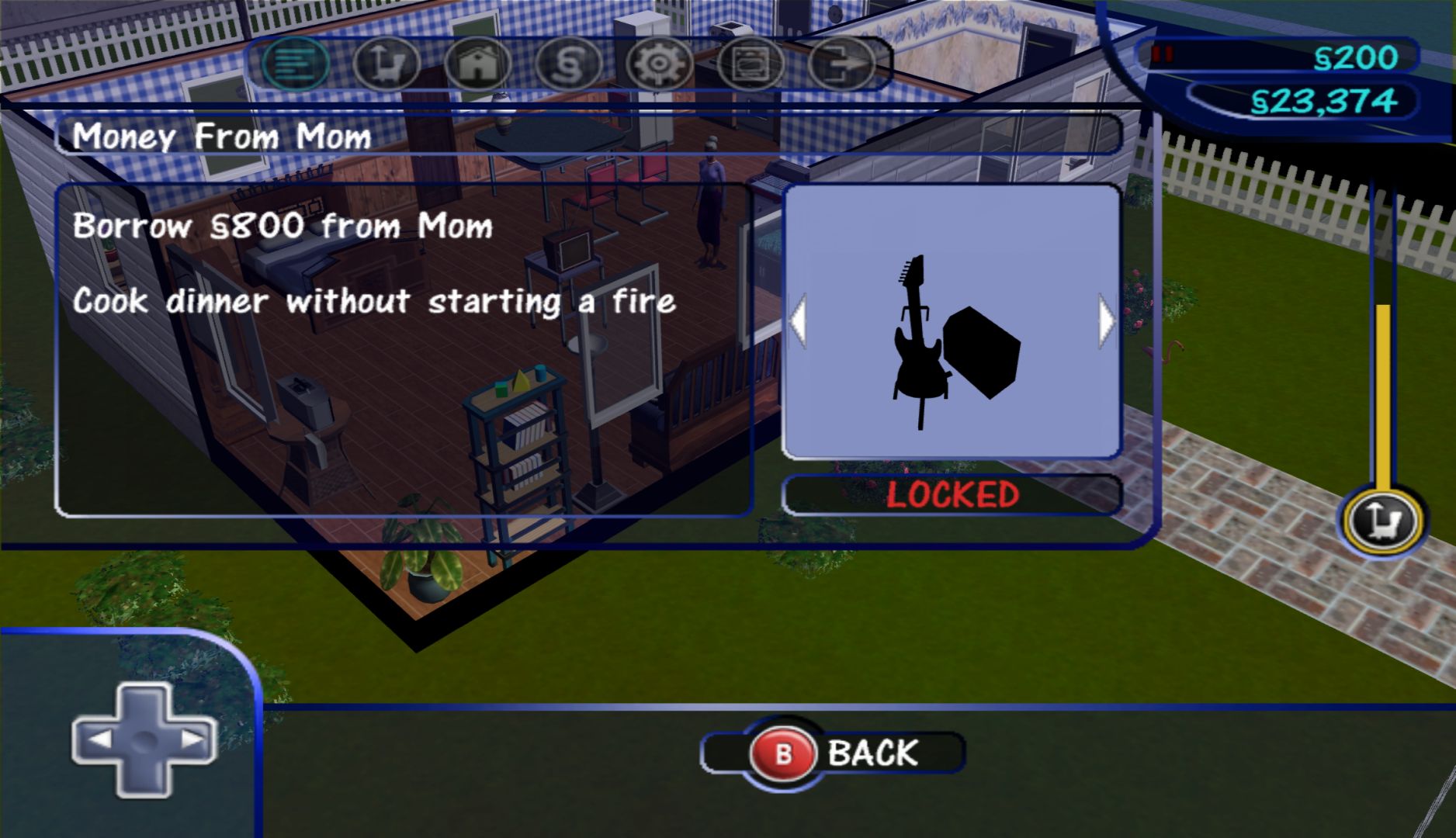Select the "Borrow §800 from Mom" goal
The width and height of the screenshot is (1456, 838).
[x=283, y=227]
